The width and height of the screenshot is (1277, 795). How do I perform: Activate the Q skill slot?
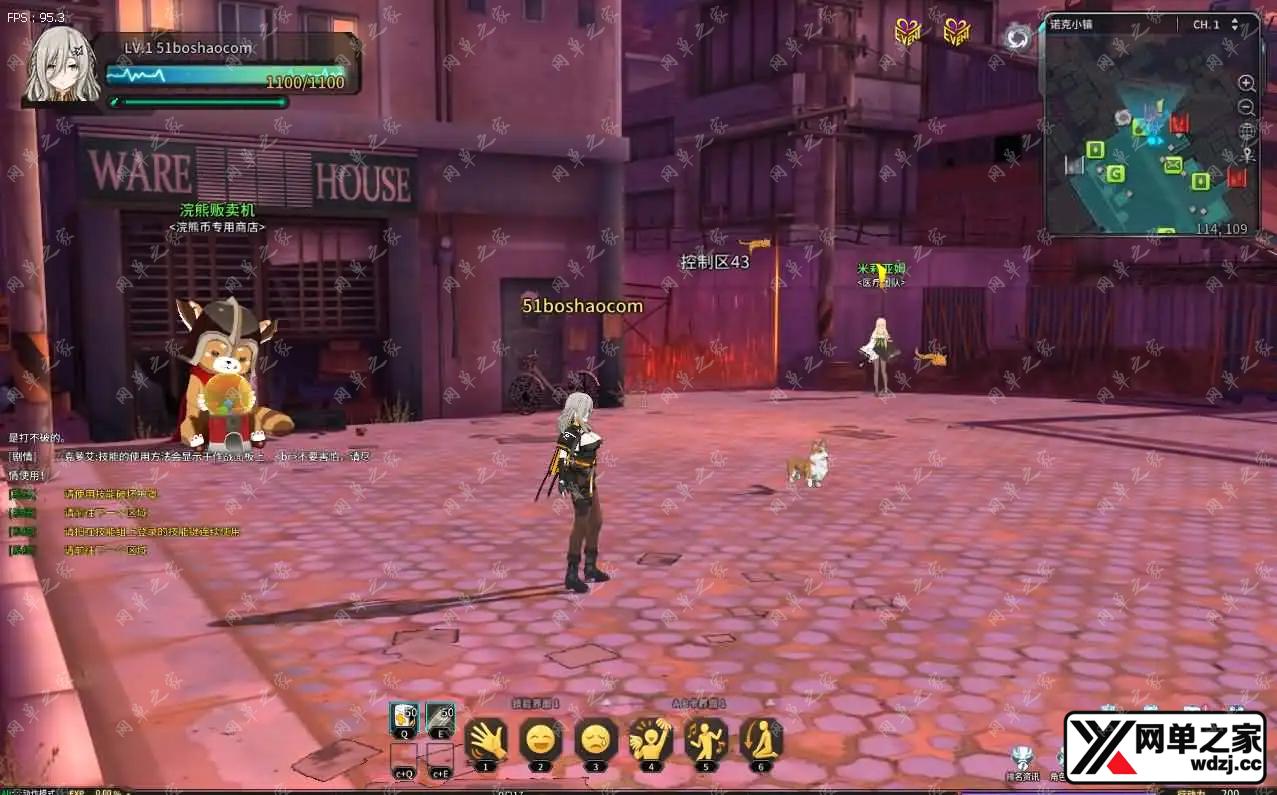pyautogui.click(x=405, y=719)
